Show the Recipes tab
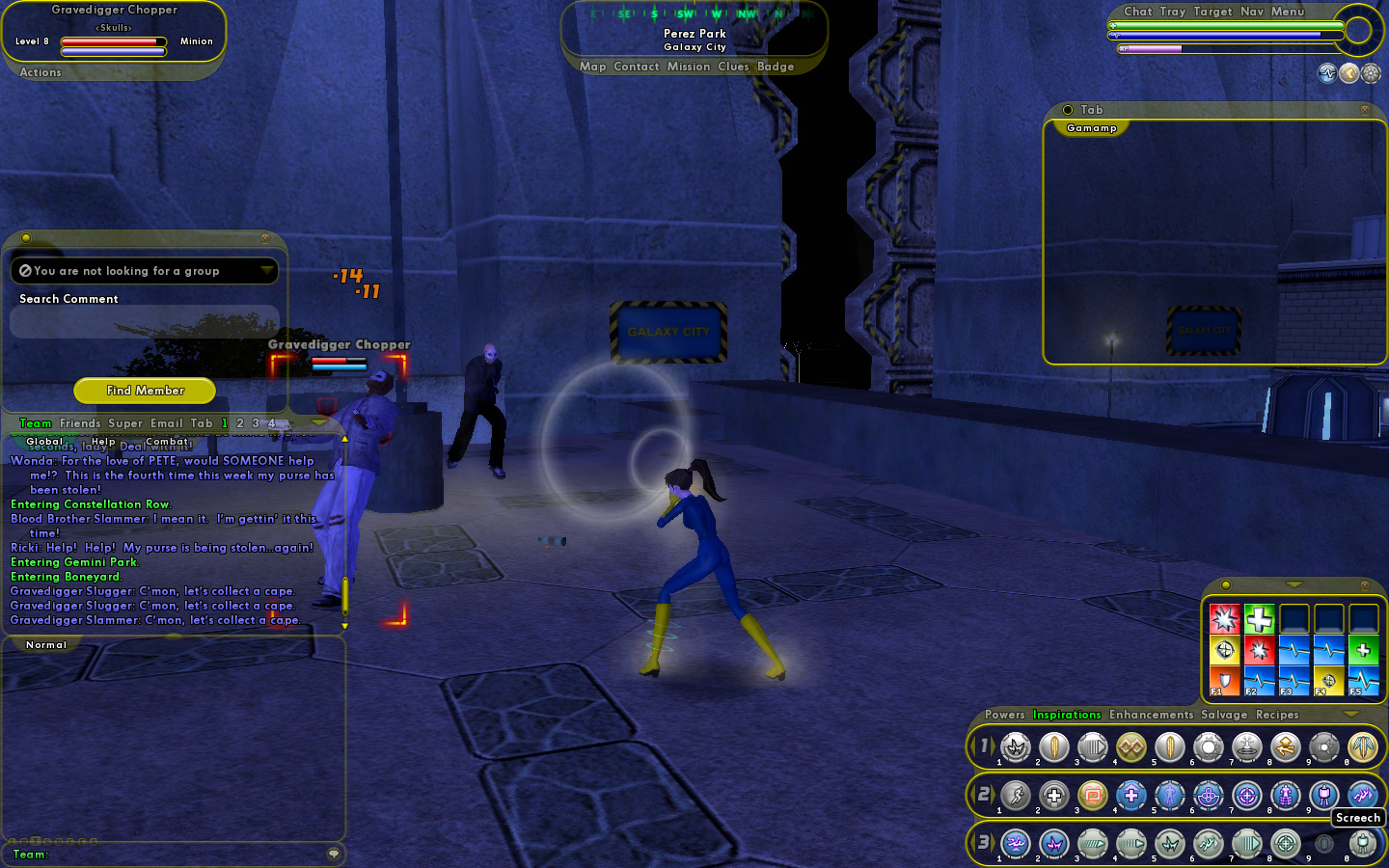 1277,715
